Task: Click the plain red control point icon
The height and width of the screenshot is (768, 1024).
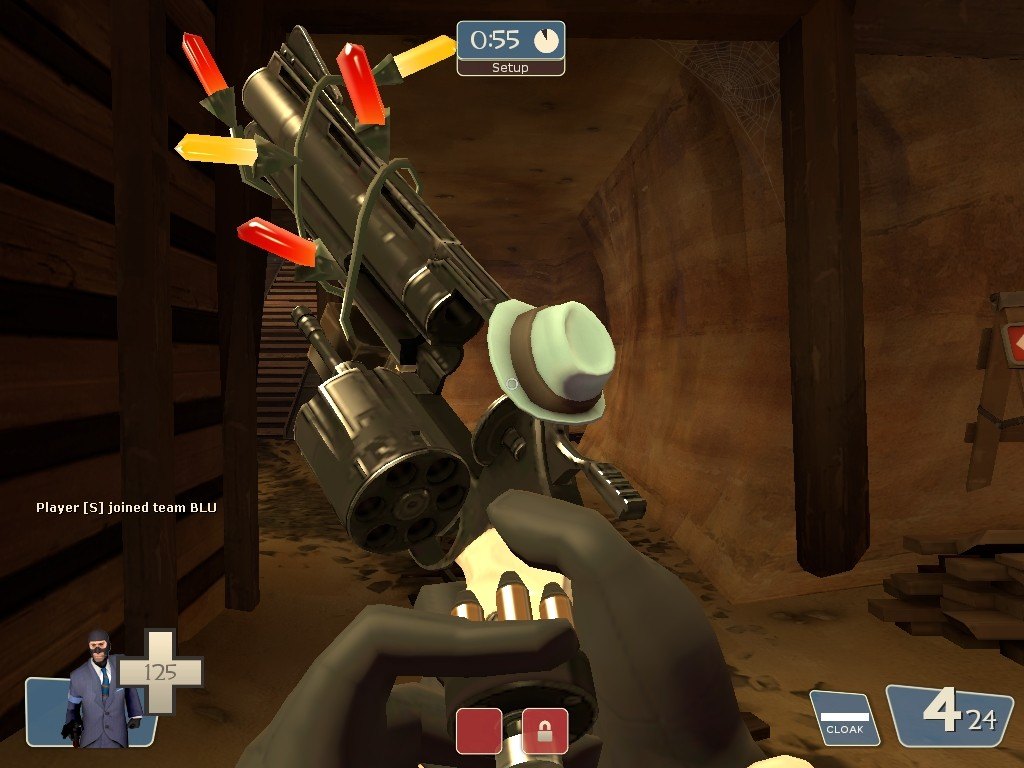Action: [479, 731]
